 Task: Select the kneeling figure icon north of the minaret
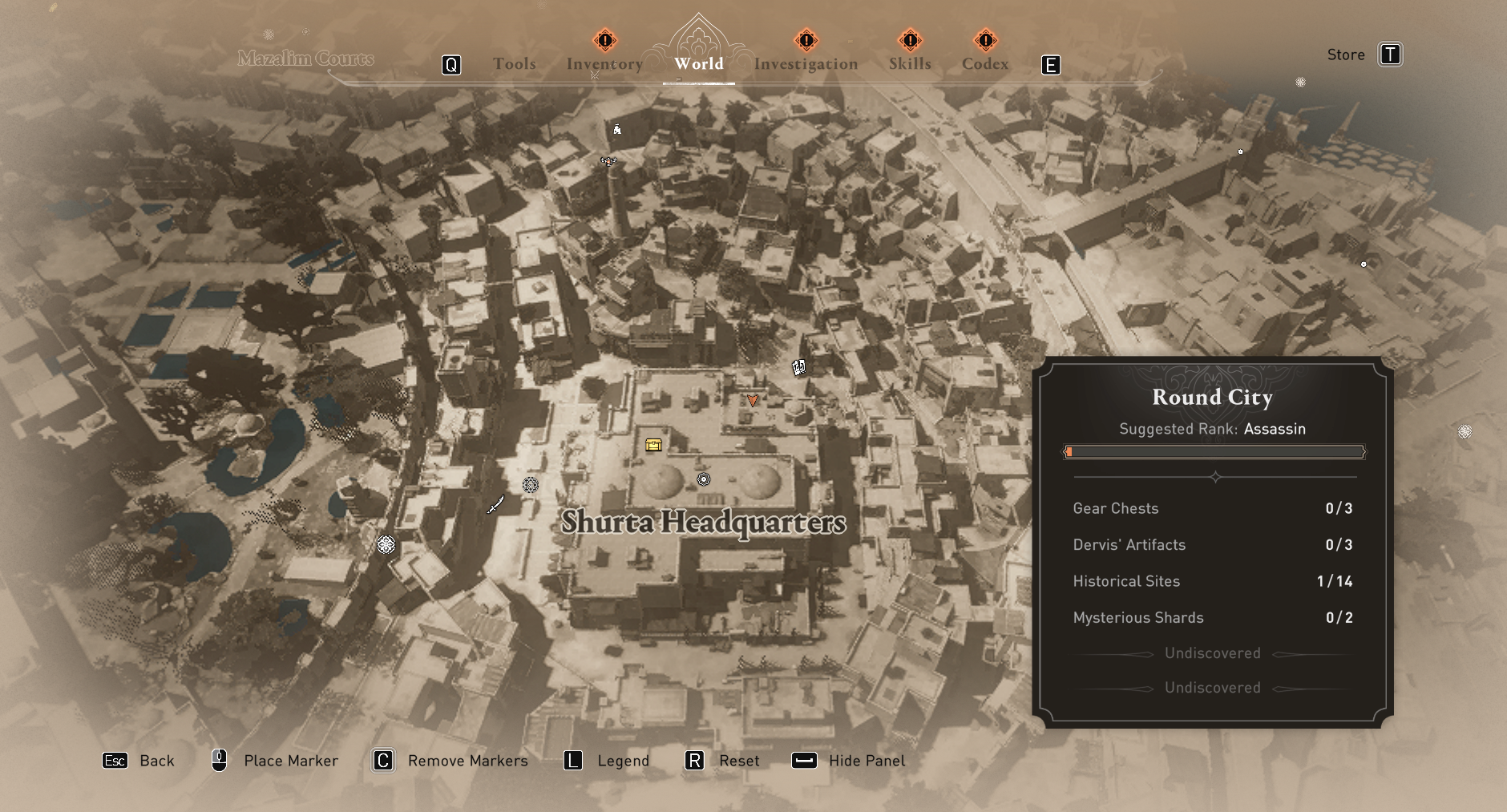[616, 128]
